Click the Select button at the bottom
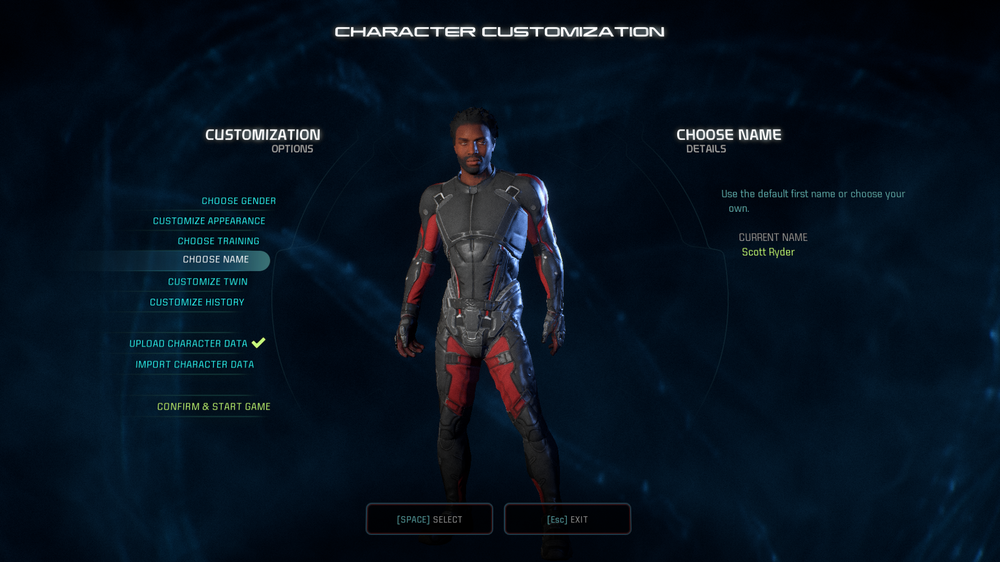Image resolution: width=1000 pixels, height=562 pixels. click(429, 519)
